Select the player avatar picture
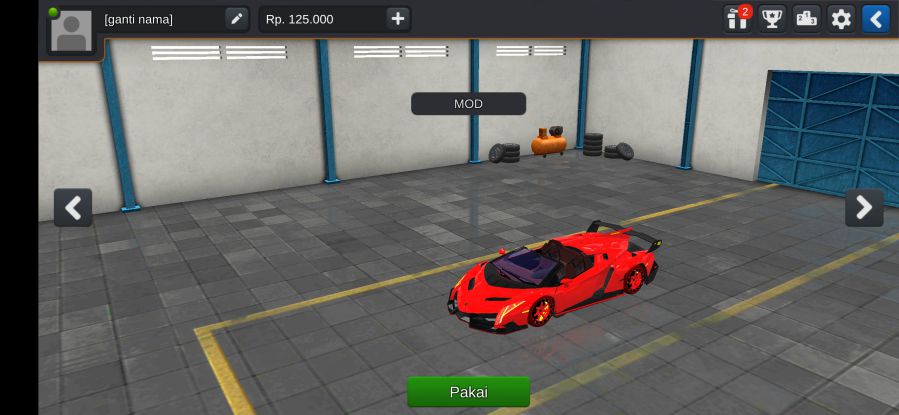899x415 pixels. coord(72,31)
